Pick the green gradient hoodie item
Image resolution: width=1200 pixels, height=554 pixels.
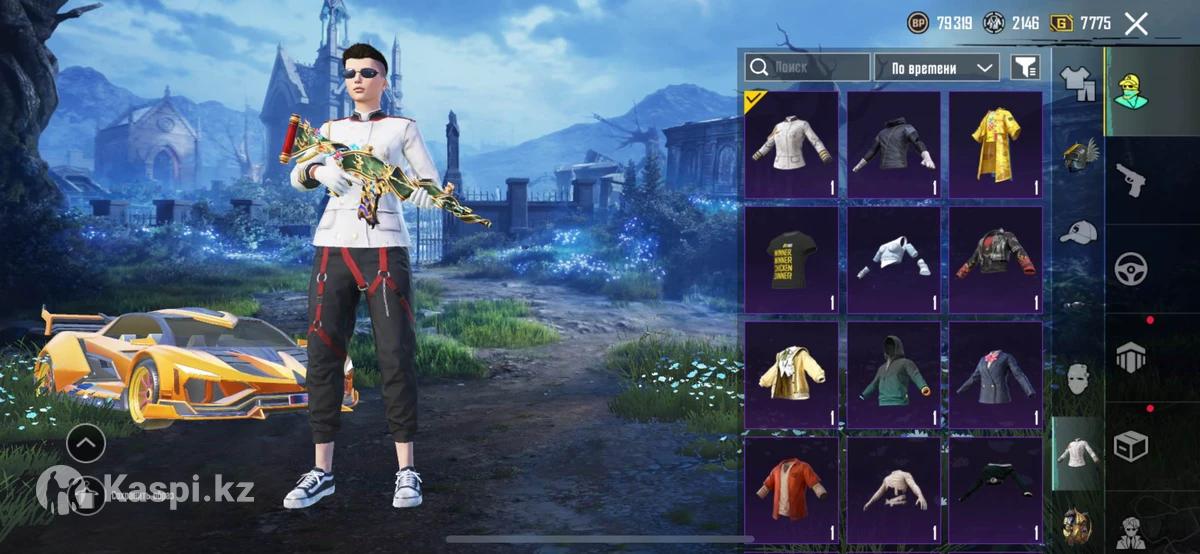[x=893, y=374]
